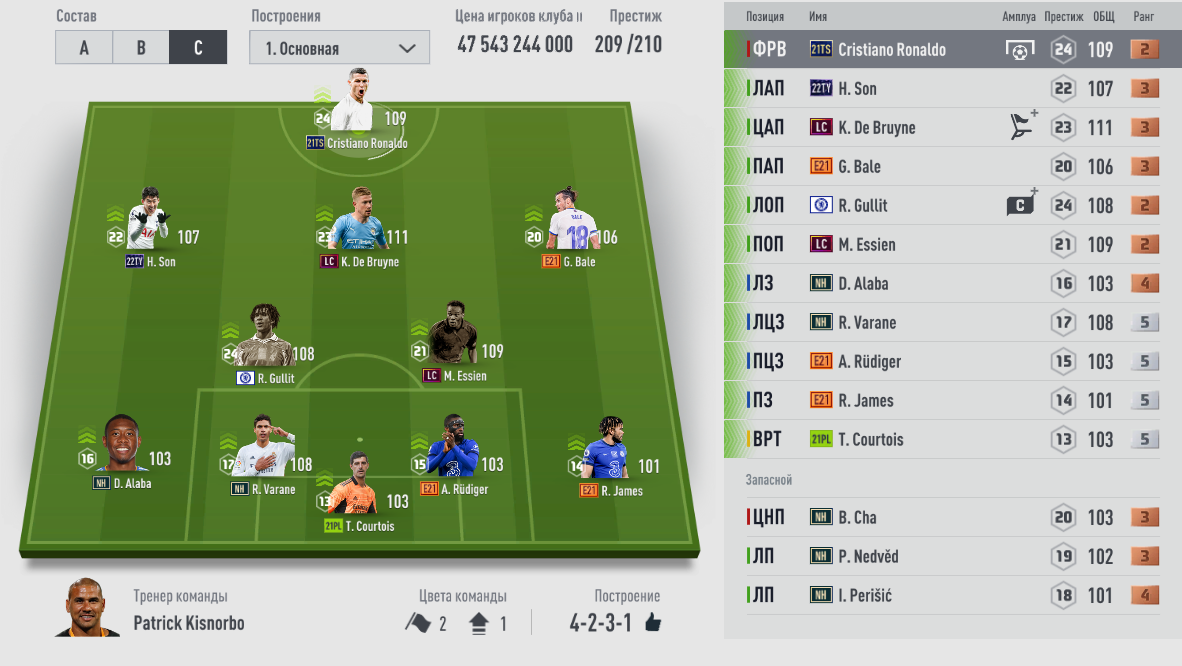
Task: Switch to squad tab B
Action: [x=141, y=48]
